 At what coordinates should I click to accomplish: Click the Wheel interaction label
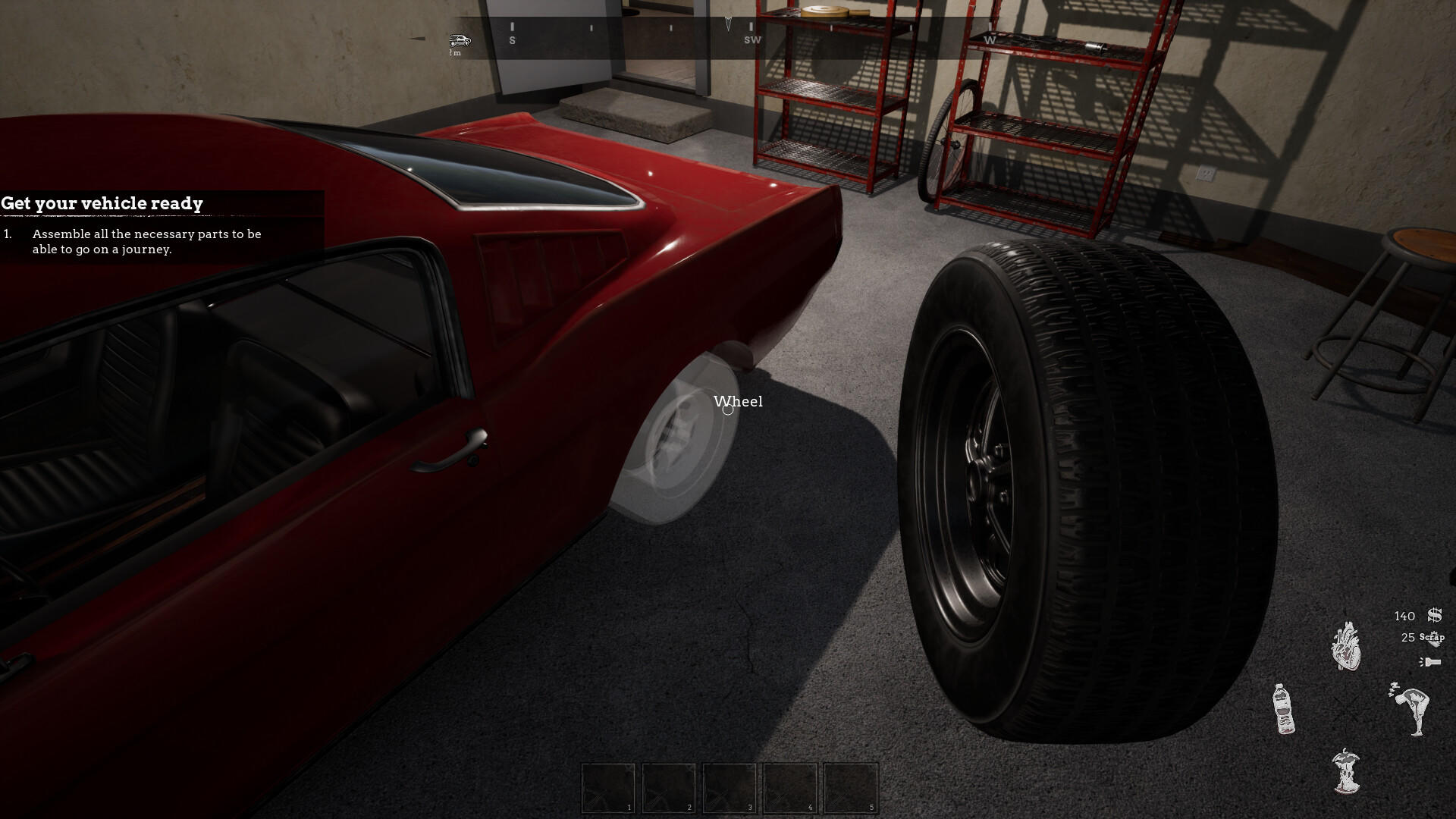coord(738,402)
